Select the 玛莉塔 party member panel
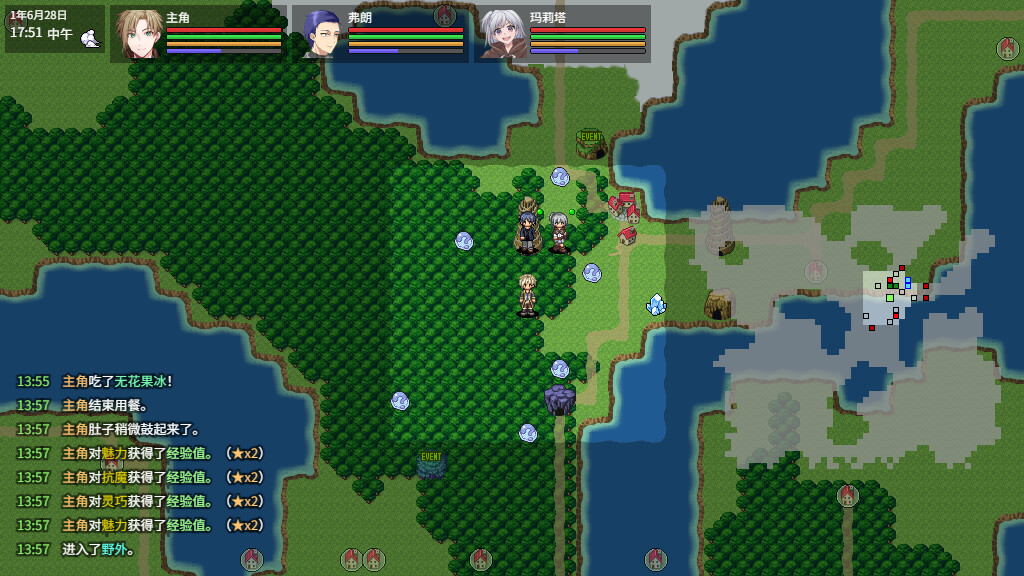 pyautogui.click(x=562, y=33)
